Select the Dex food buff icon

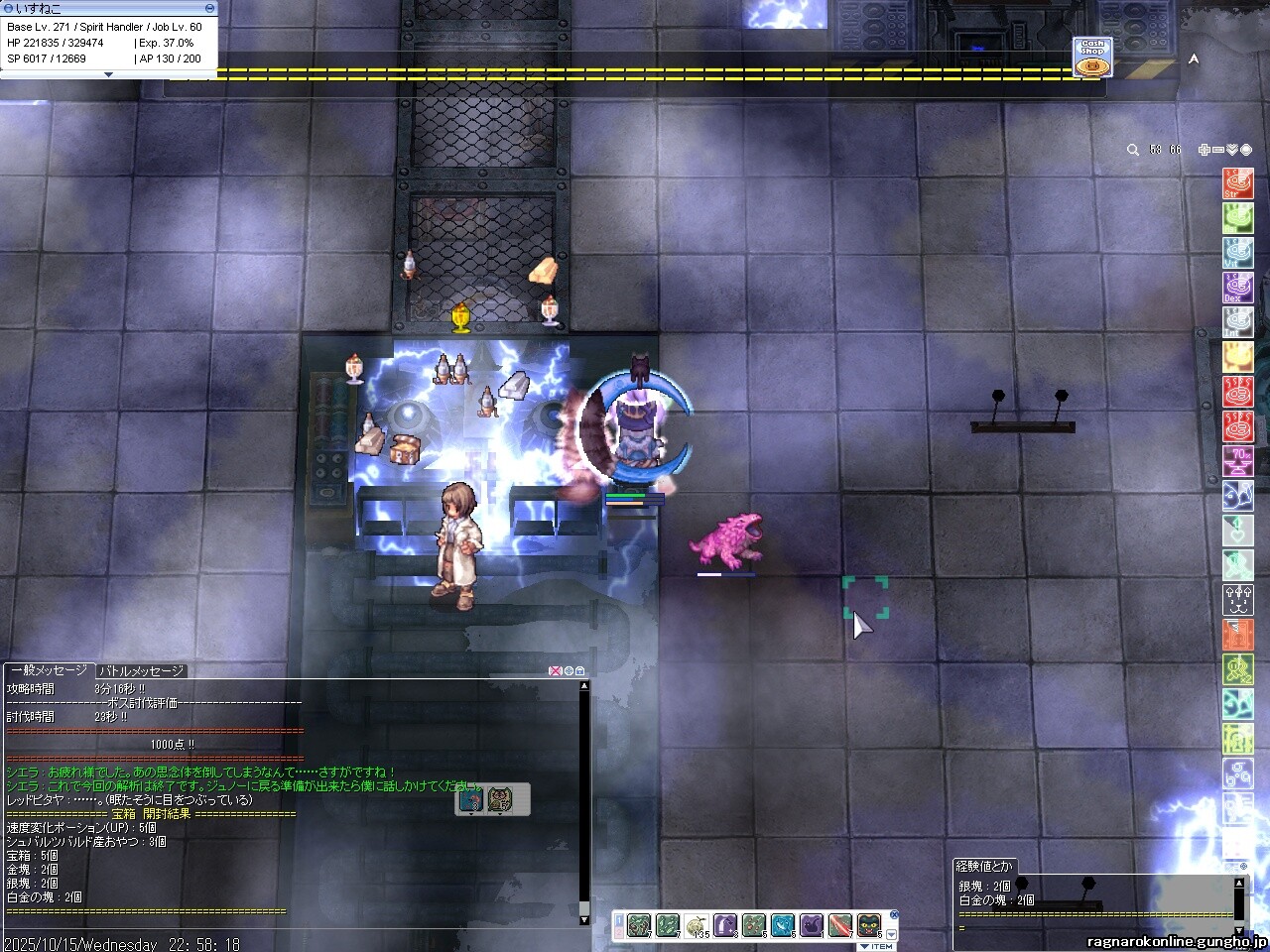[x=1237, y=288]
